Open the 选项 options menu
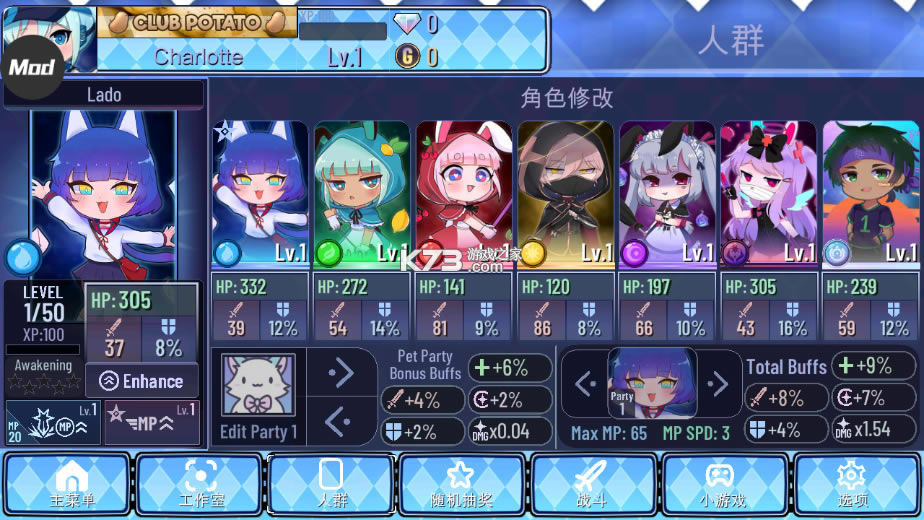This screenshot has width=924, height=520. point(857,483)
